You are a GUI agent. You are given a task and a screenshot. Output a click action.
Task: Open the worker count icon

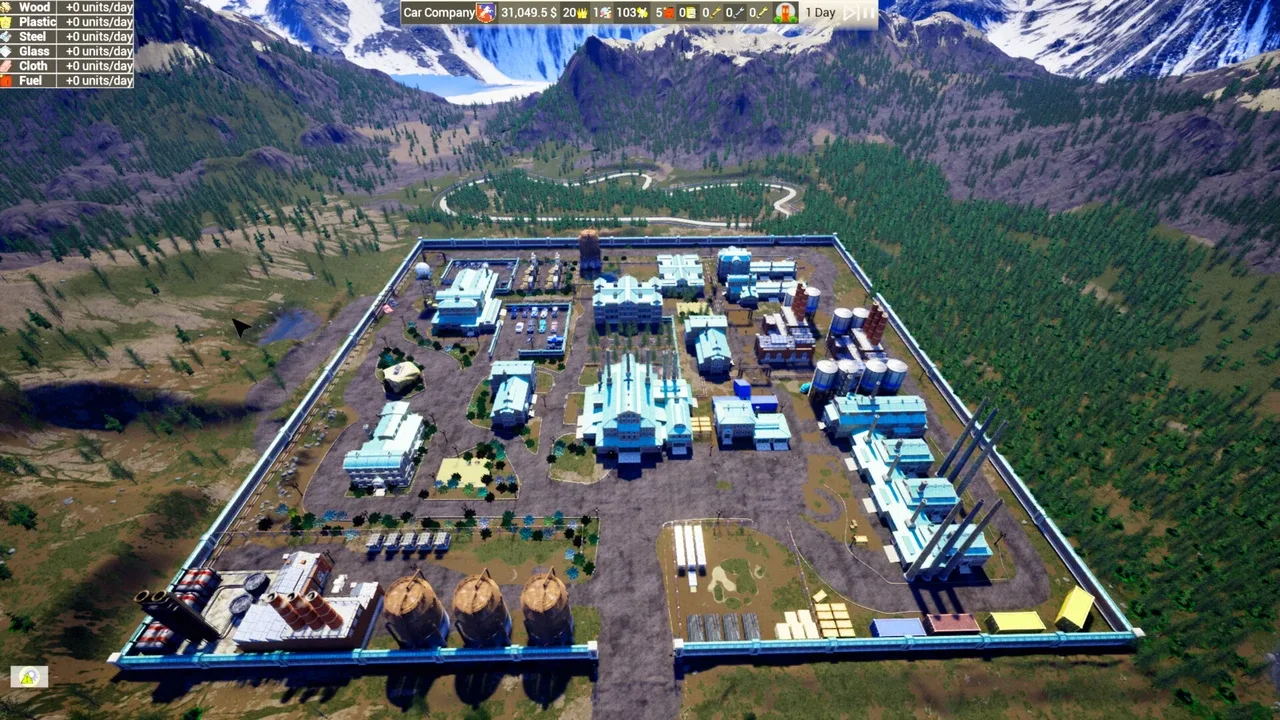(605, 12)
